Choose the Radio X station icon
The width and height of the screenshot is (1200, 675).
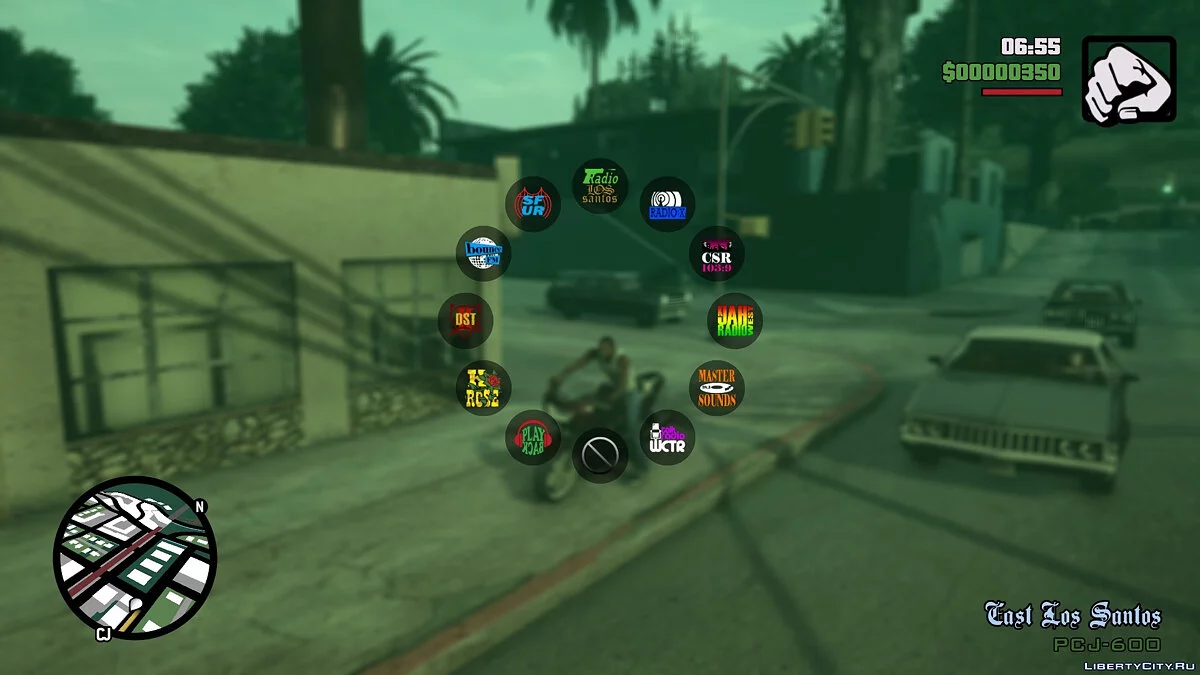[x=667, y=205]
